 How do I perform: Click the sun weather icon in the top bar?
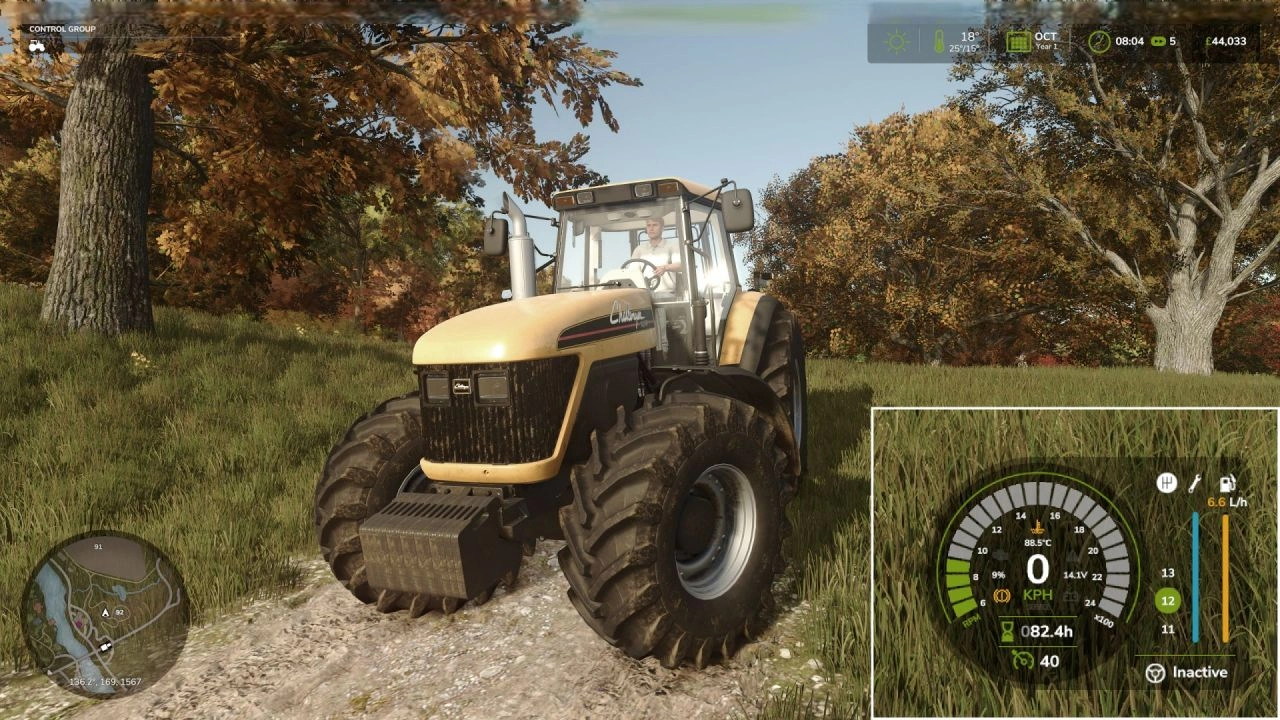(894, 41)
